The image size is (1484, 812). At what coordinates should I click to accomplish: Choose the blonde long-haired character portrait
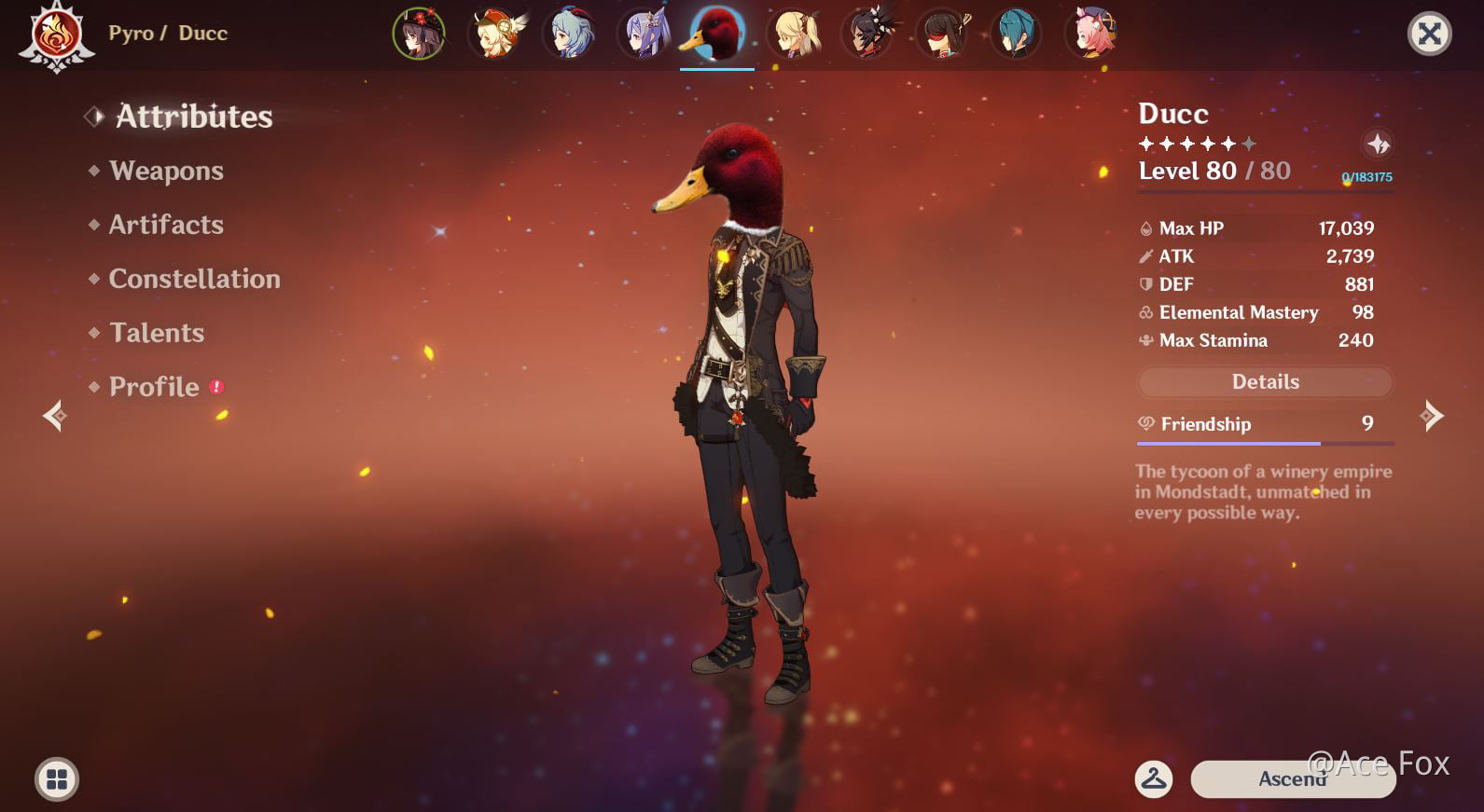click(x=794, y=34)
